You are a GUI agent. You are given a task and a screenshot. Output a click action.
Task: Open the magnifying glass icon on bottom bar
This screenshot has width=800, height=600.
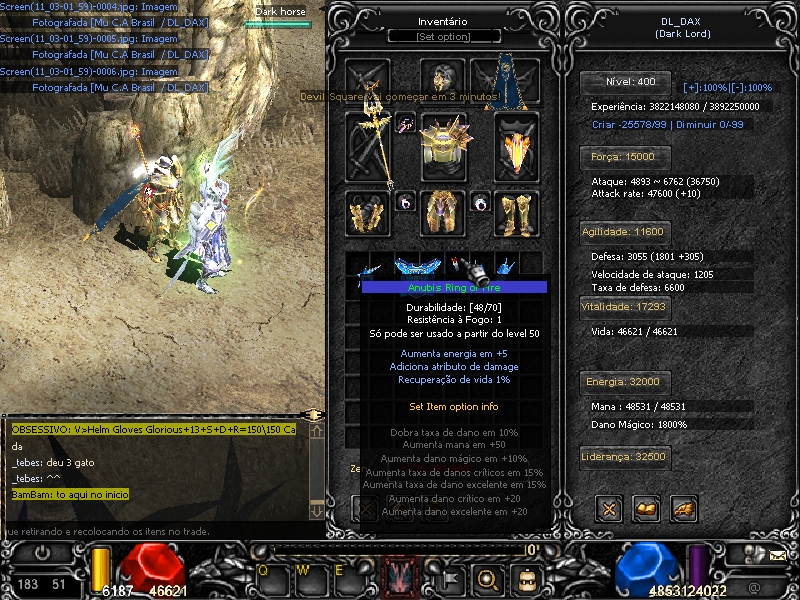[x=488, y=577]
